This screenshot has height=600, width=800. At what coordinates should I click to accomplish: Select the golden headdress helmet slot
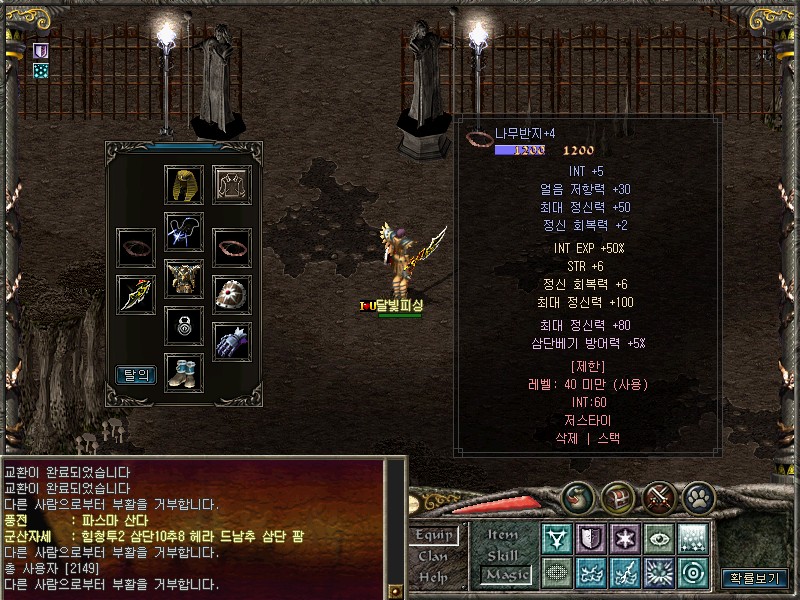(184, 185)
